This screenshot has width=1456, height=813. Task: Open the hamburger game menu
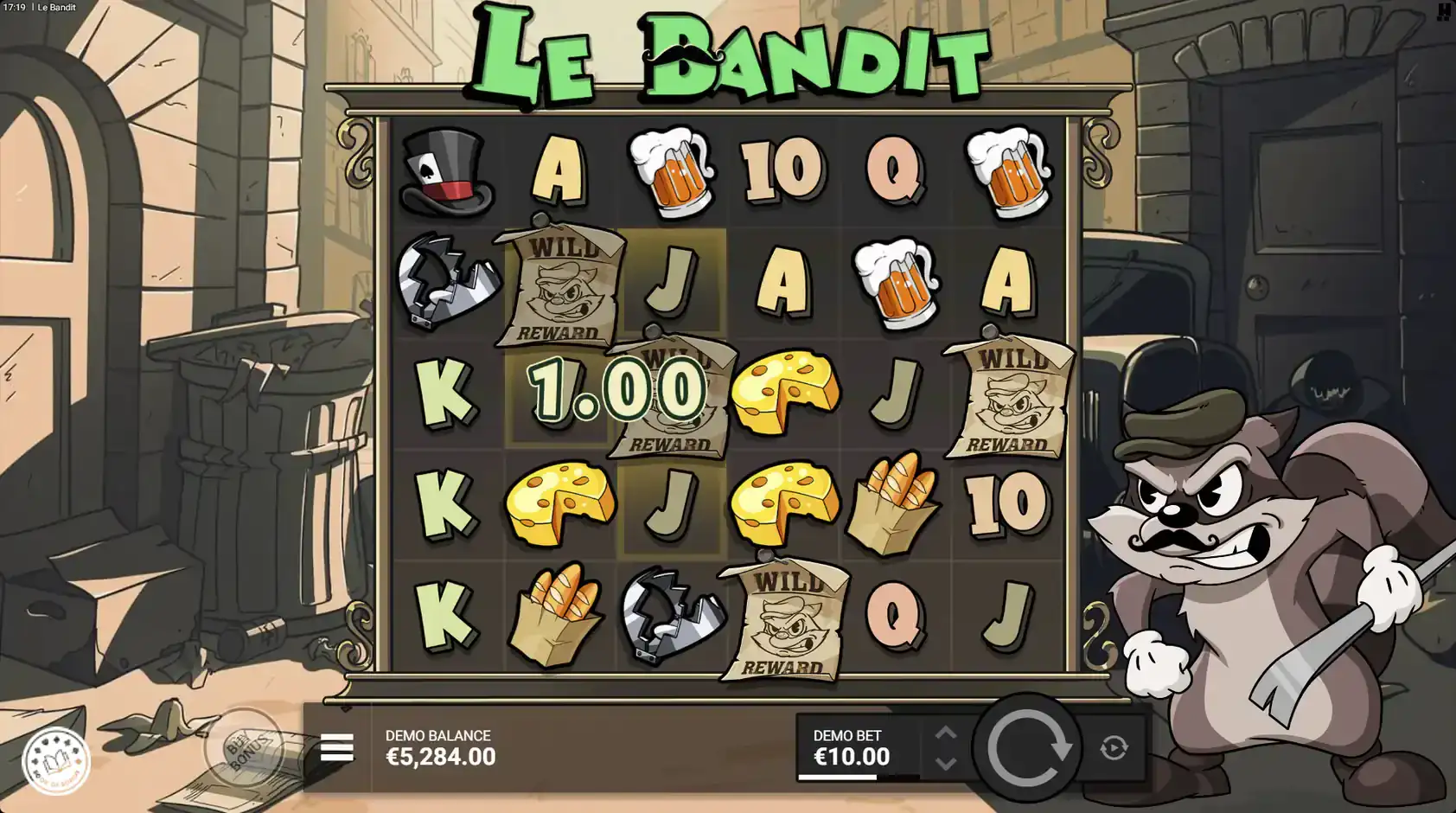(x=338, y=747)
